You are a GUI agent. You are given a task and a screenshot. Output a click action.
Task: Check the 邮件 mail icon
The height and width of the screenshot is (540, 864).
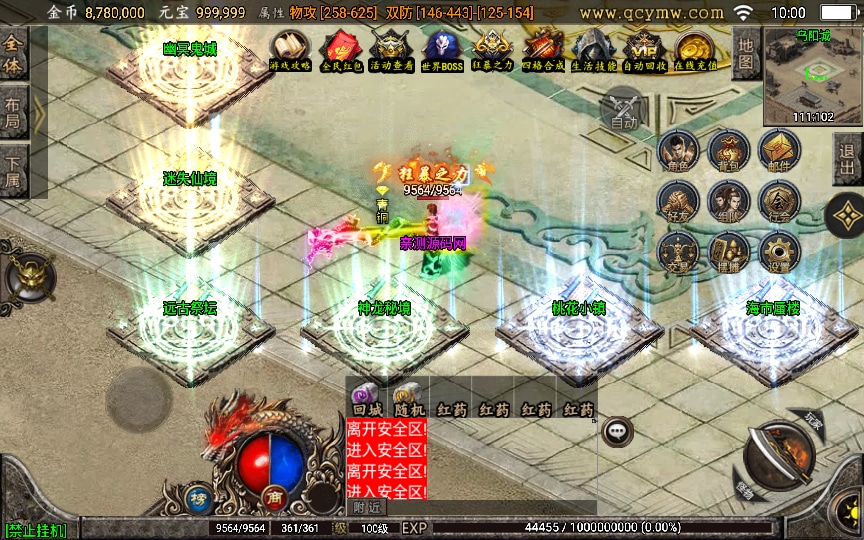point(779,151)
